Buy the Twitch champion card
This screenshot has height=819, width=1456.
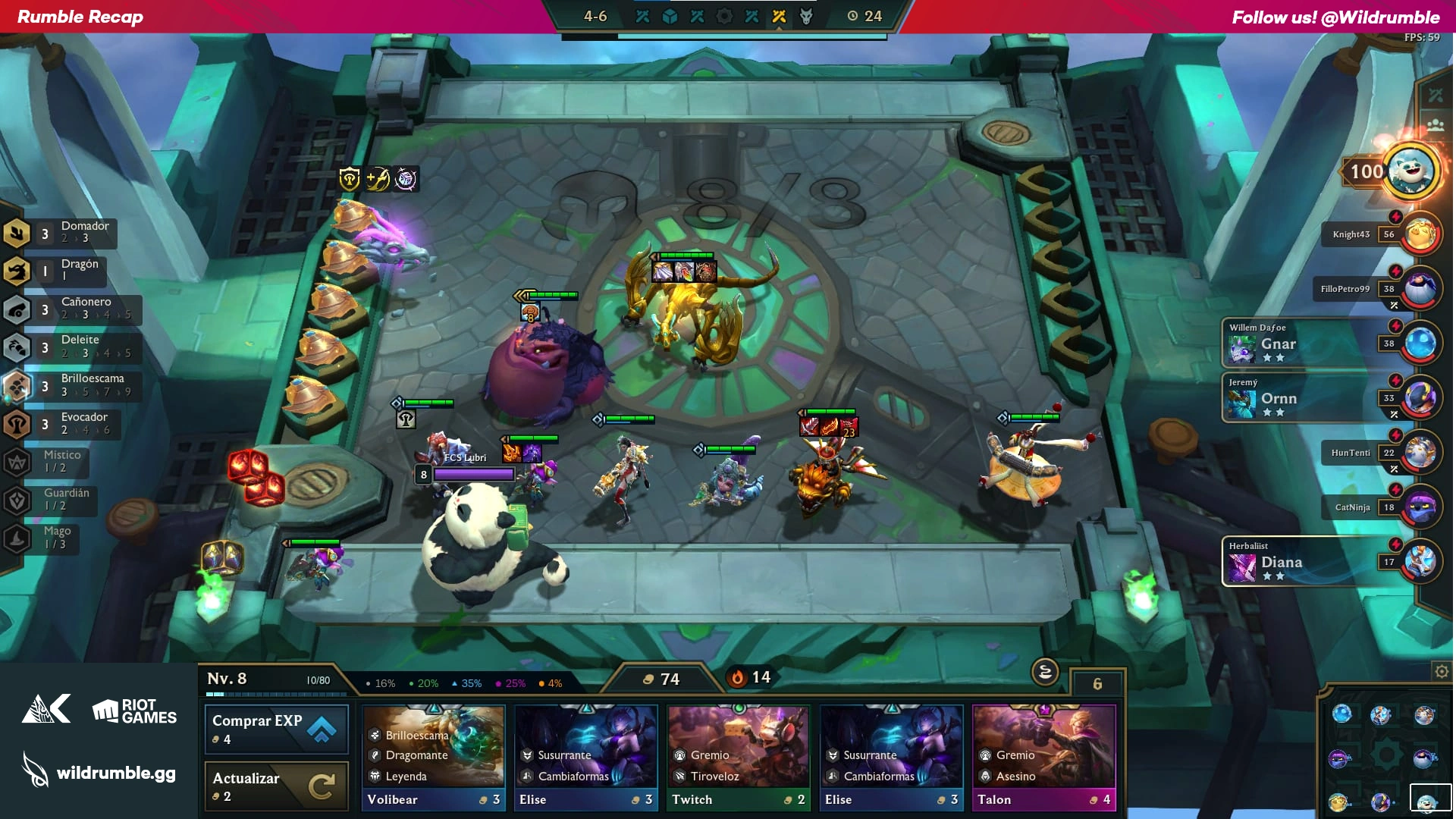click(x=739, y=758)
